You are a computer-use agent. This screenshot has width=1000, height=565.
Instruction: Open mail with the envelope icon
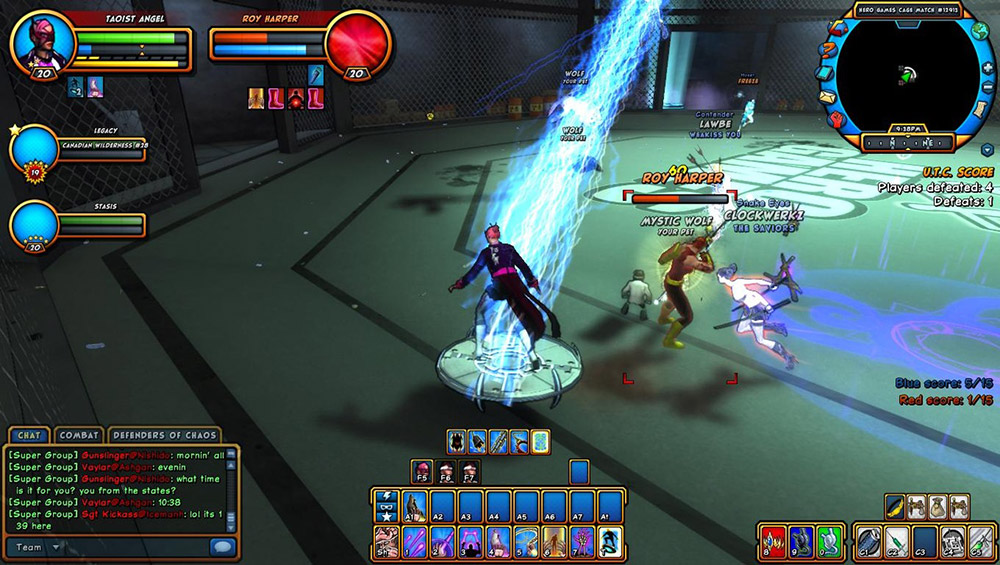(827, 97)
